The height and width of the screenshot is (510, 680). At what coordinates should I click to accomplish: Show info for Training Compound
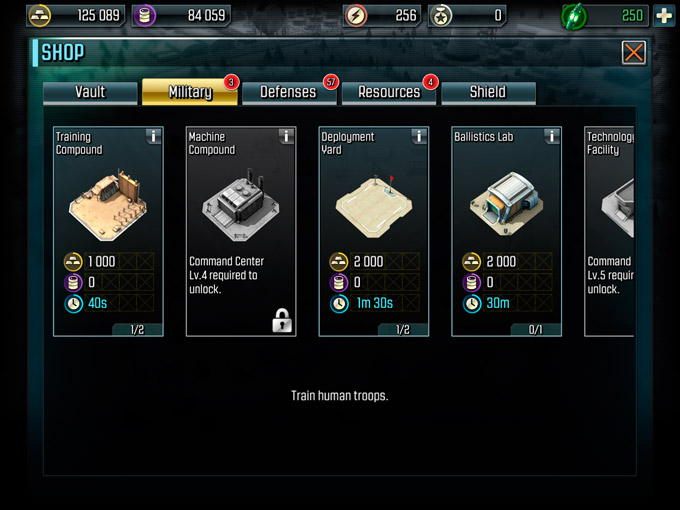[x=153, y=136]
